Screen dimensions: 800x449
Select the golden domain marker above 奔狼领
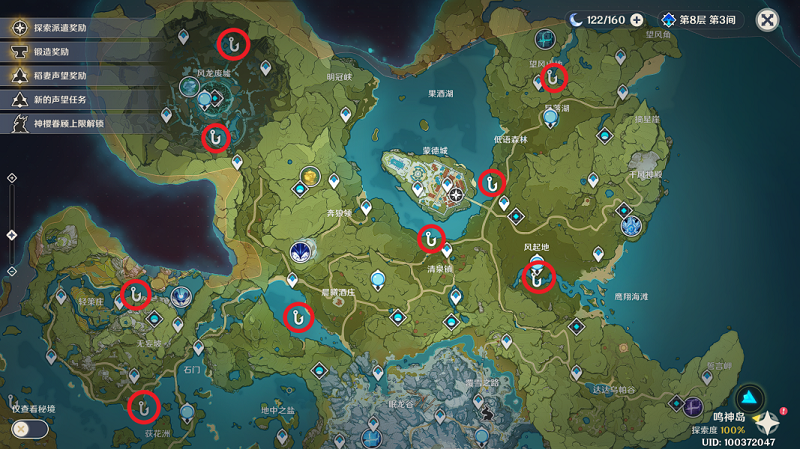point(310,178)
